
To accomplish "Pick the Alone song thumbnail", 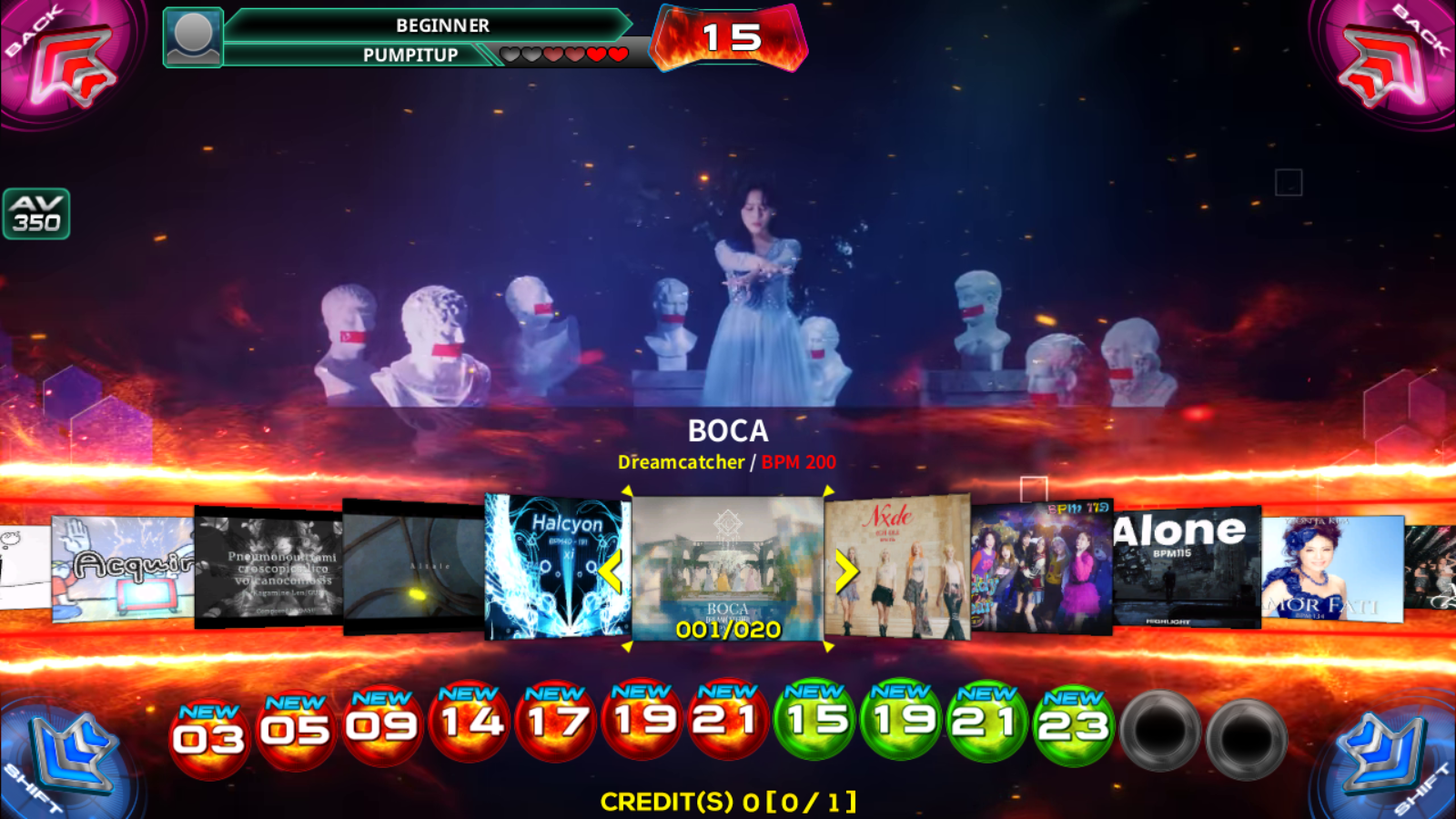I will click(1187, 566).
